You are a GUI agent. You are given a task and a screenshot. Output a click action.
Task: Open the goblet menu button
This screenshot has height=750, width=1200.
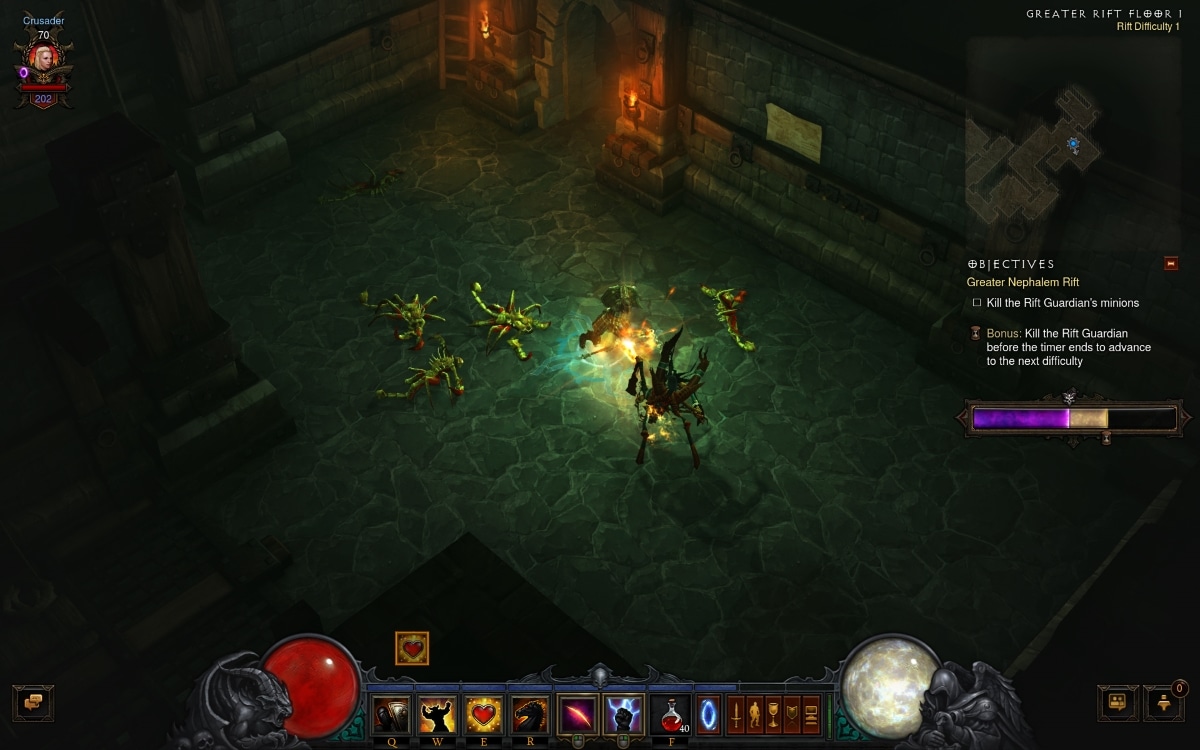[x=773, y=715]
